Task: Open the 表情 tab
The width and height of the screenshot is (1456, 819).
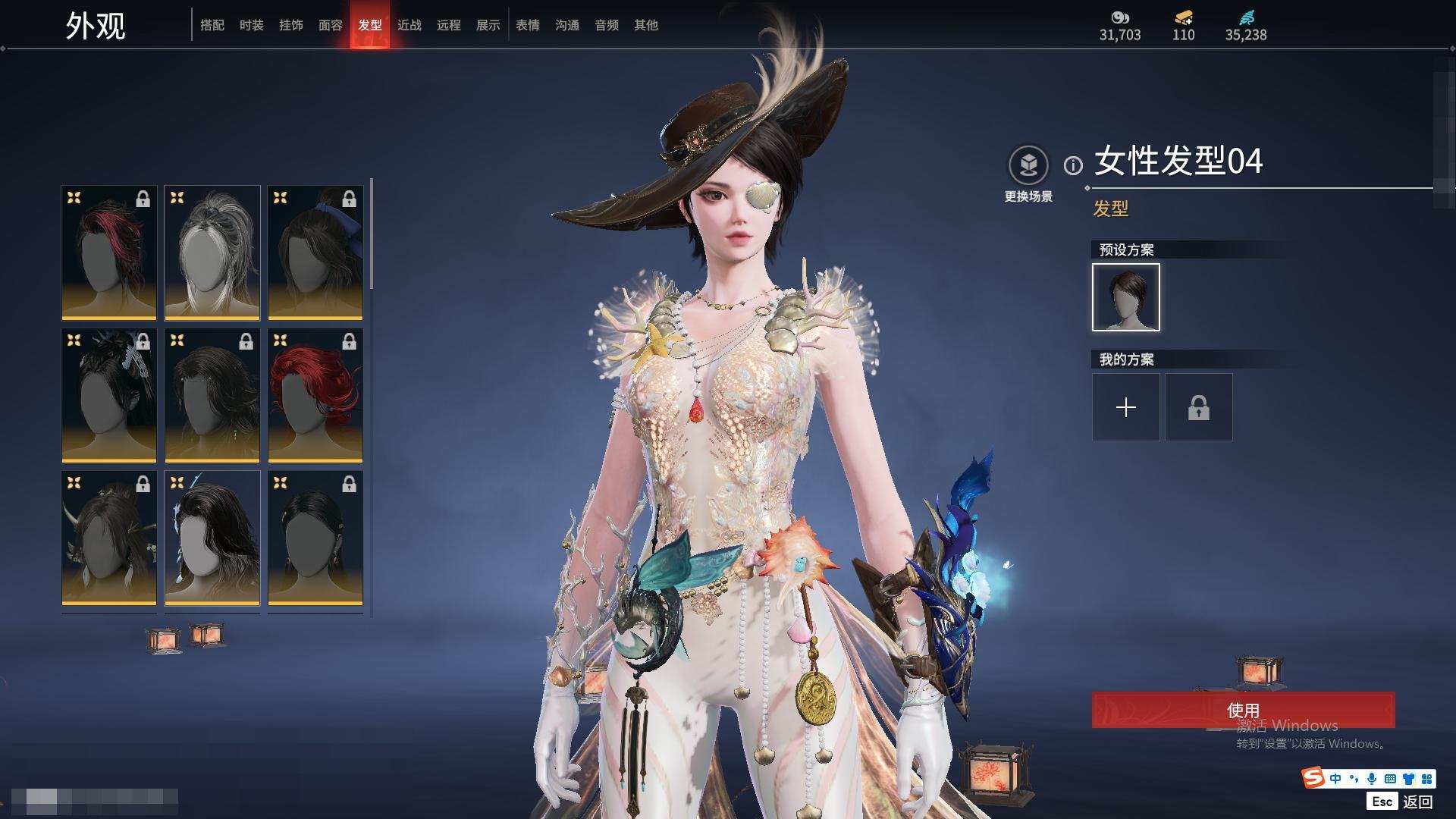Action: [x=528, y=25]
